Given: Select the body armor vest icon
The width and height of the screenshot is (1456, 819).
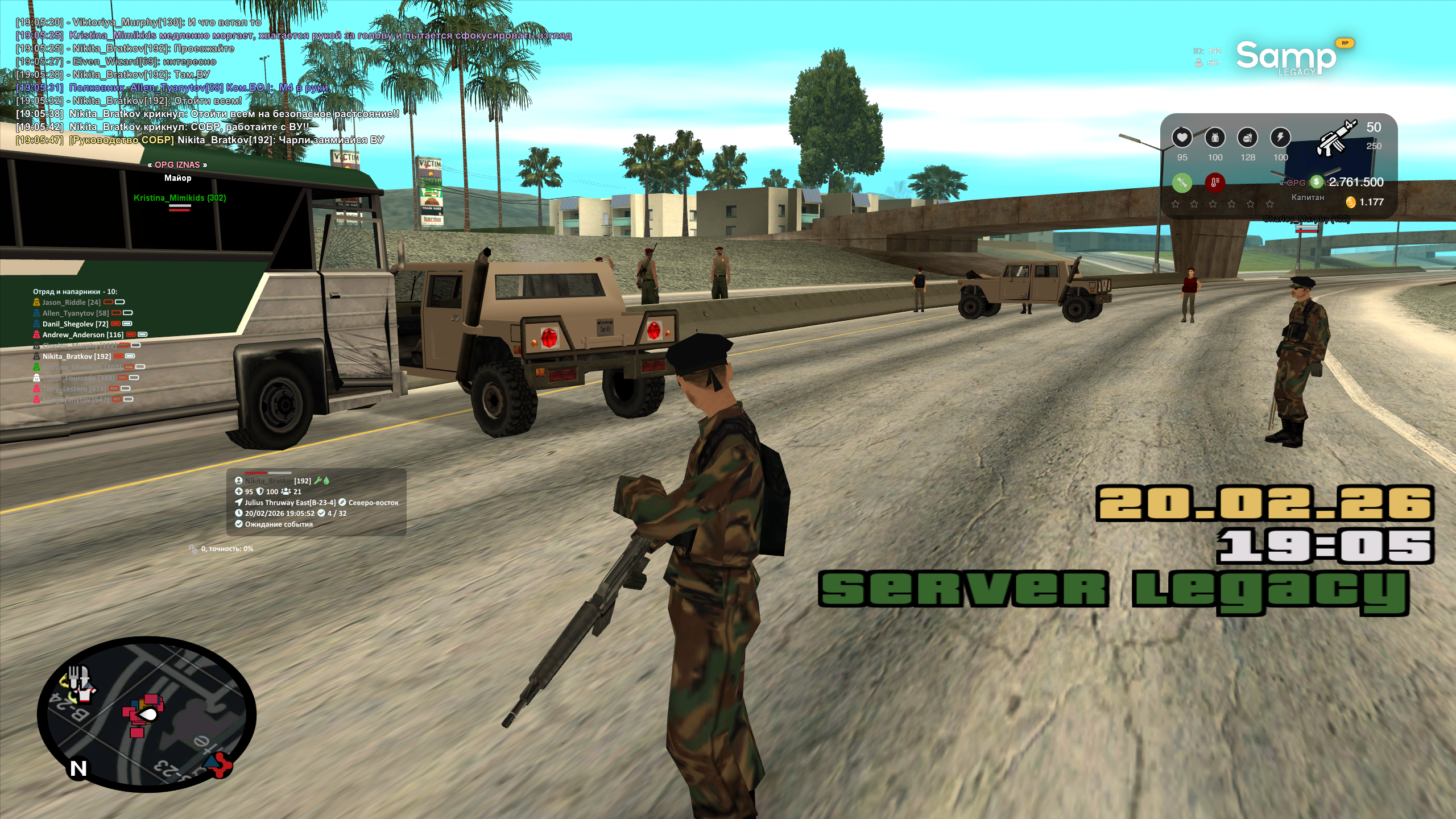Looking at the screenshot, I should click(x=1215, y=138).
